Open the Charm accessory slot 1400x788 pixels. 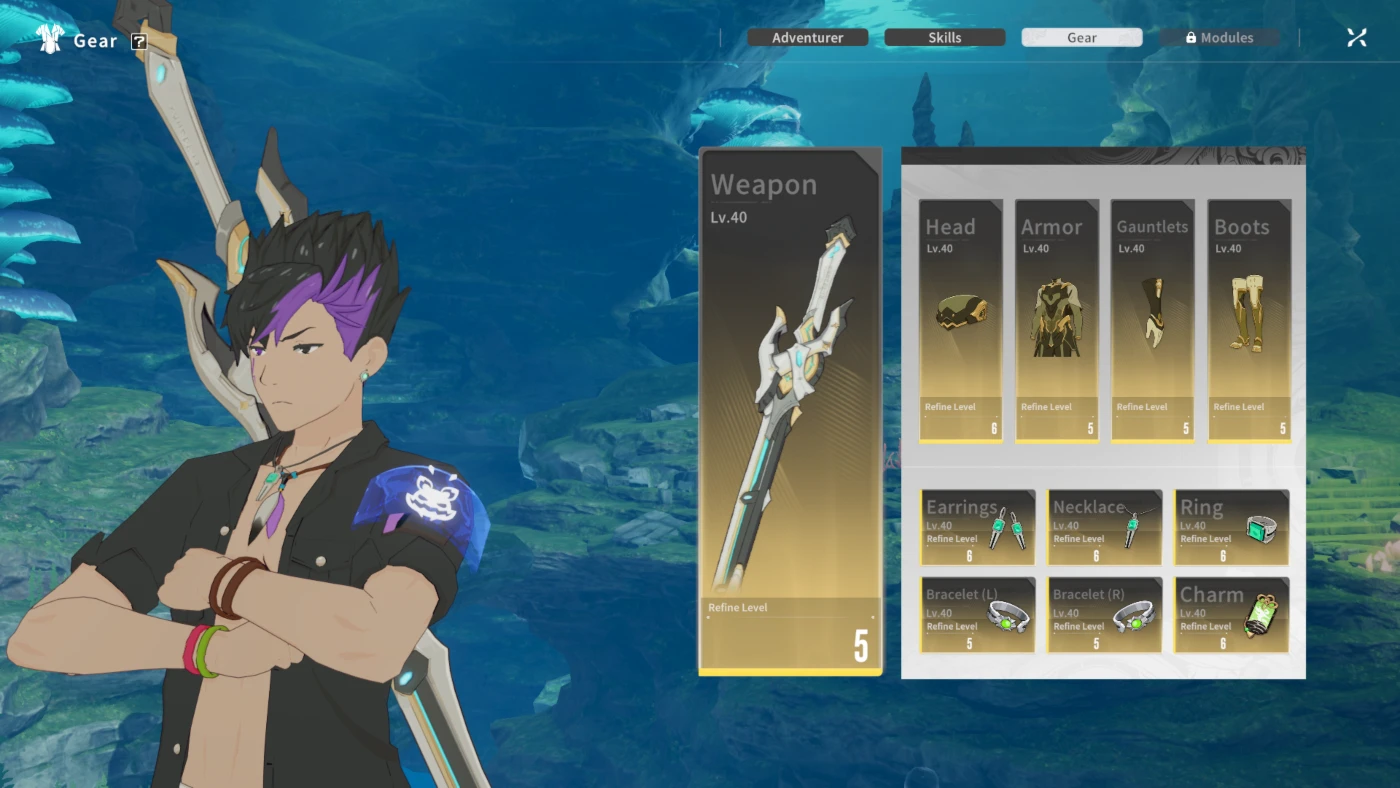[x=1231, y=615]
